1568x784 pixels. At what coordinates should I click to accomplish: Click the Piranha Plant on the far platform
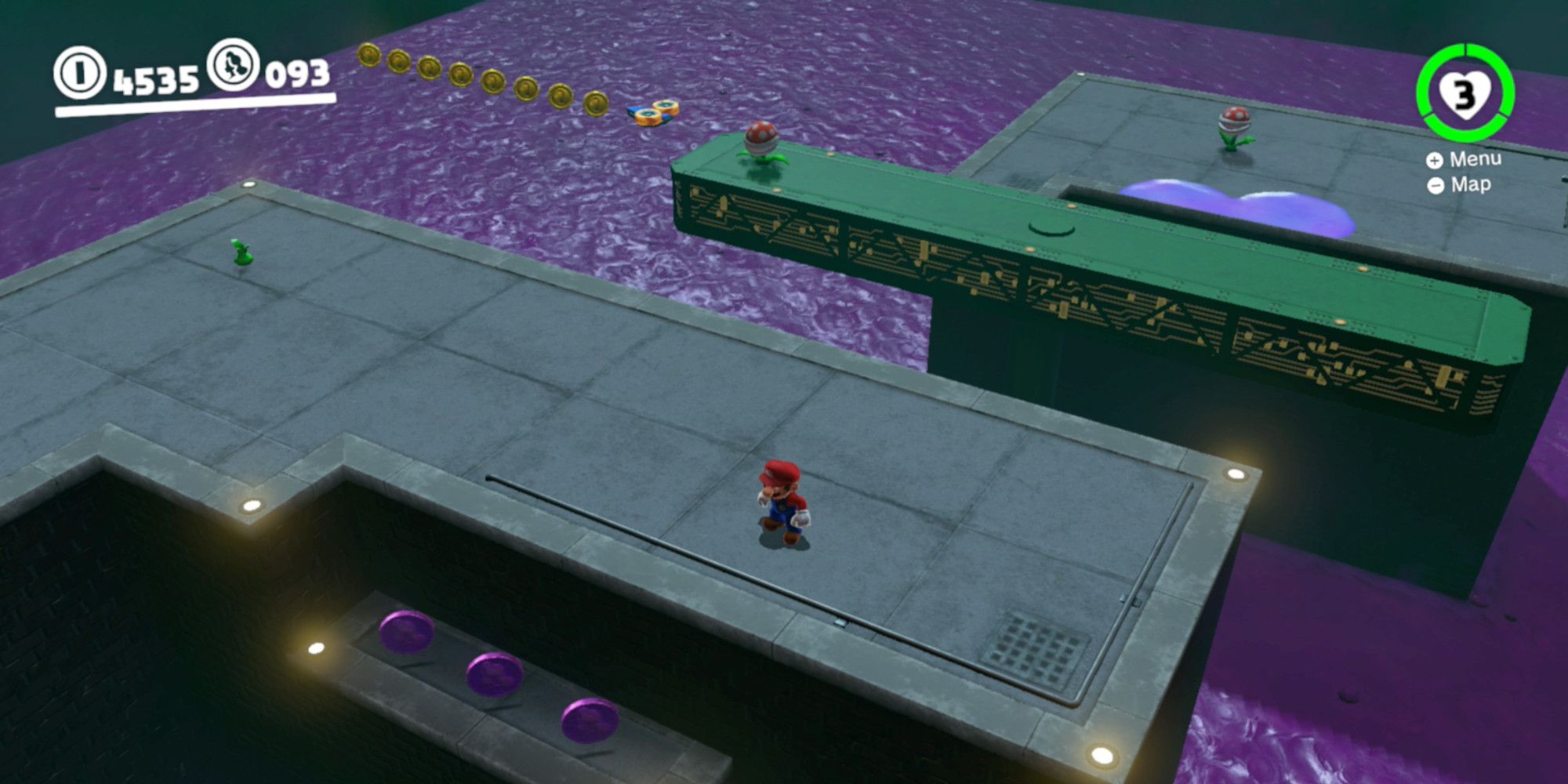click(x=1234, y=118)
